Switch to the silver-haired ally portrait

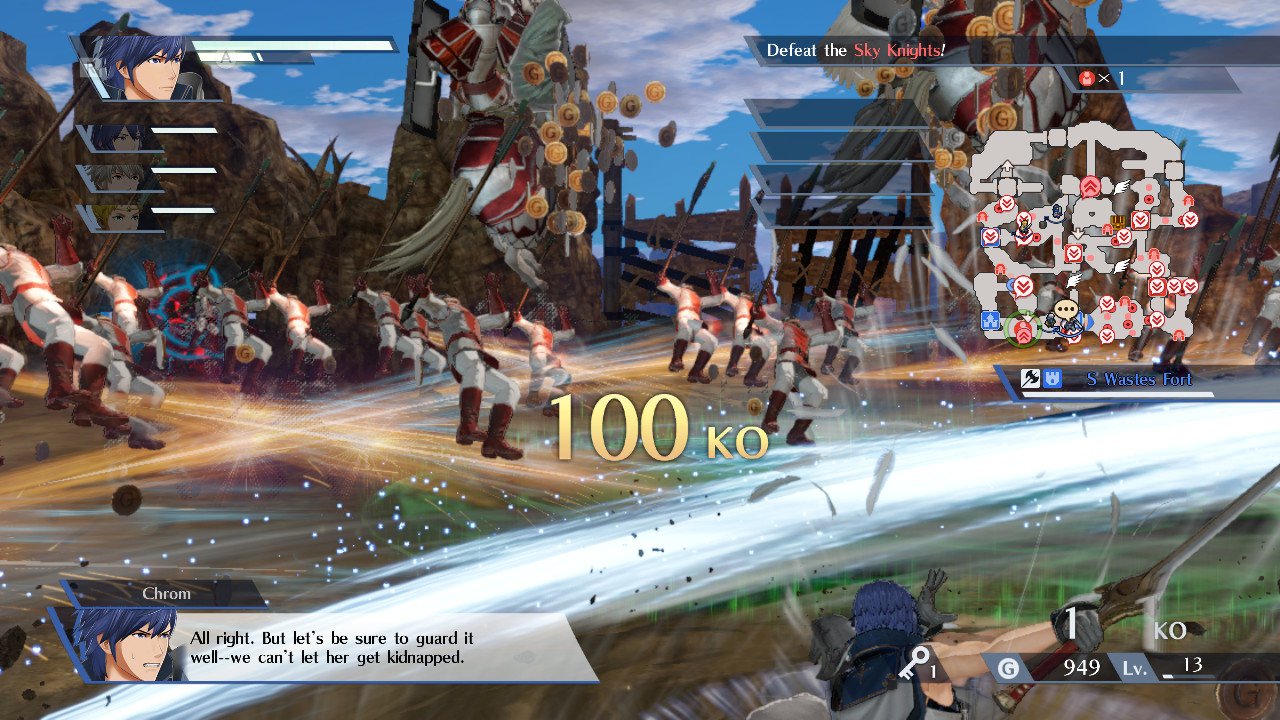[118, 178]
